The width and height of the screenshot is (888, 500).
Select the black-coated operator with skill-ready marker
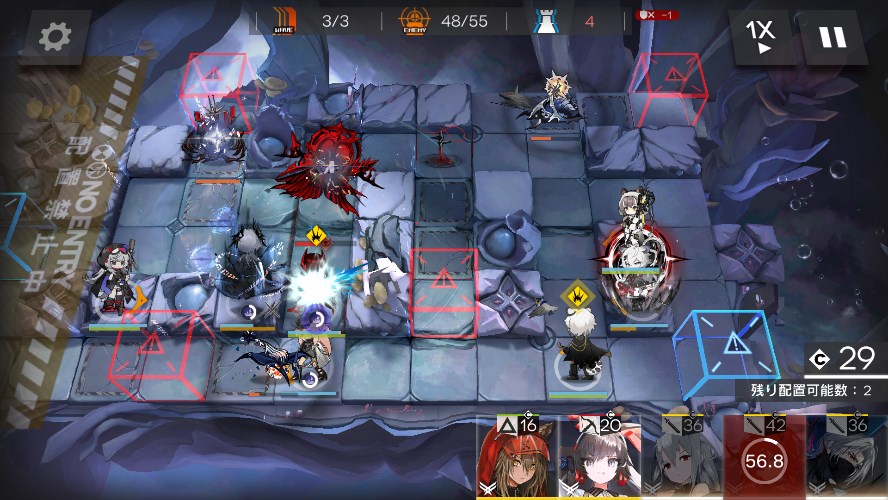[578, 350]
